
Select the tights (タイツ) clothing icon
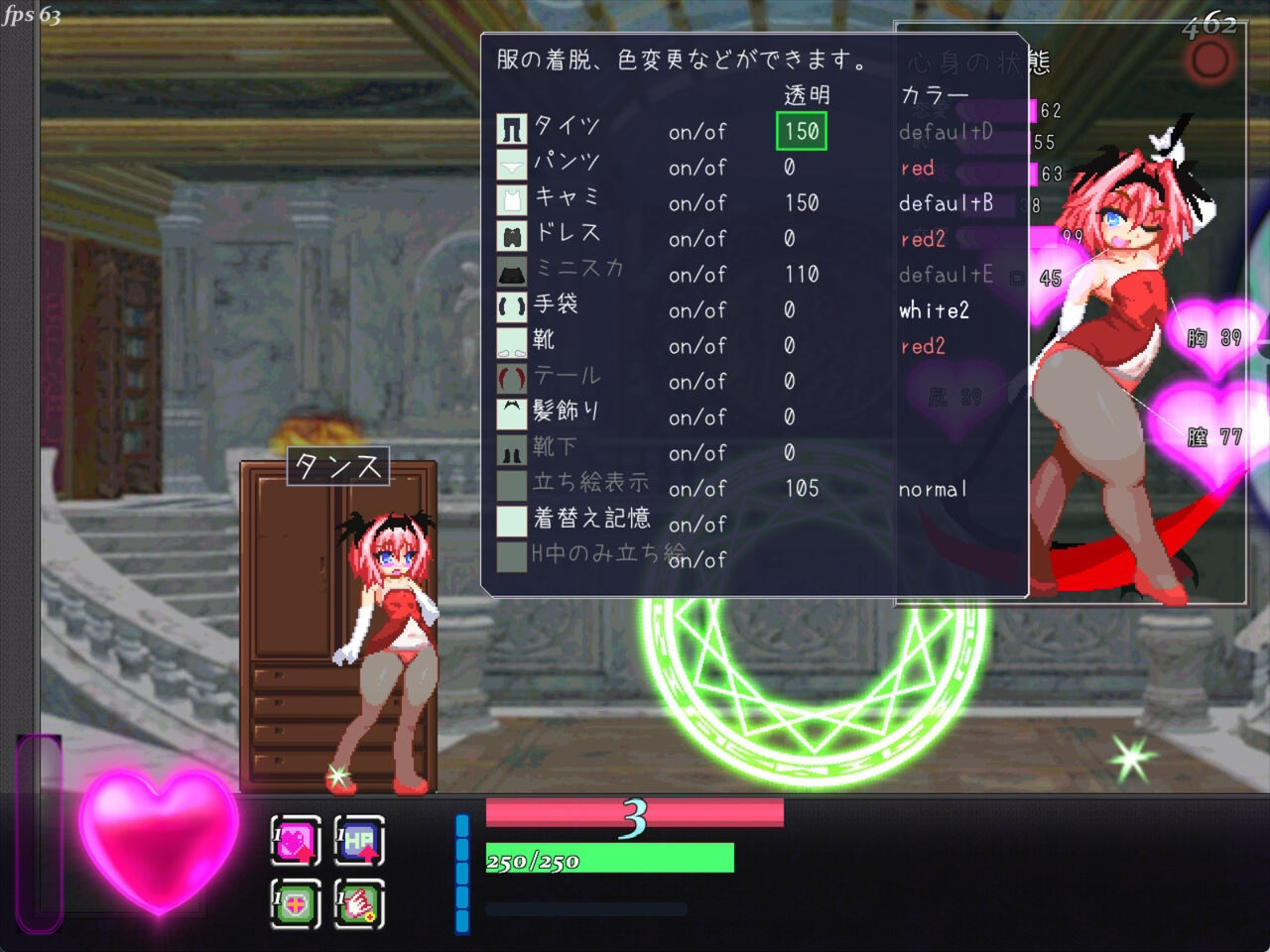(x=512, y=130)
